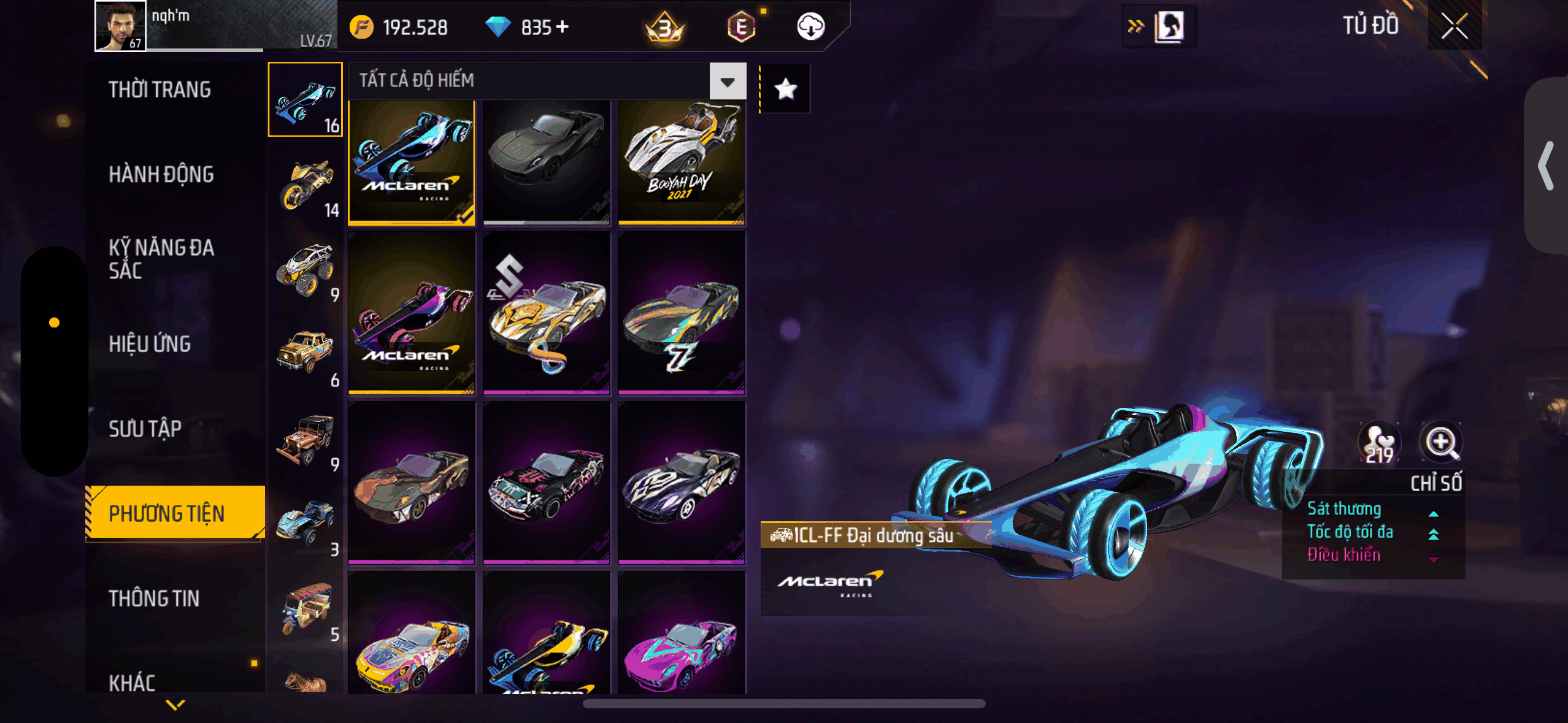Switch to the Hành Động tab
Image resolution: width=1568 pixels, height=723 pixels.
[161, 175]
